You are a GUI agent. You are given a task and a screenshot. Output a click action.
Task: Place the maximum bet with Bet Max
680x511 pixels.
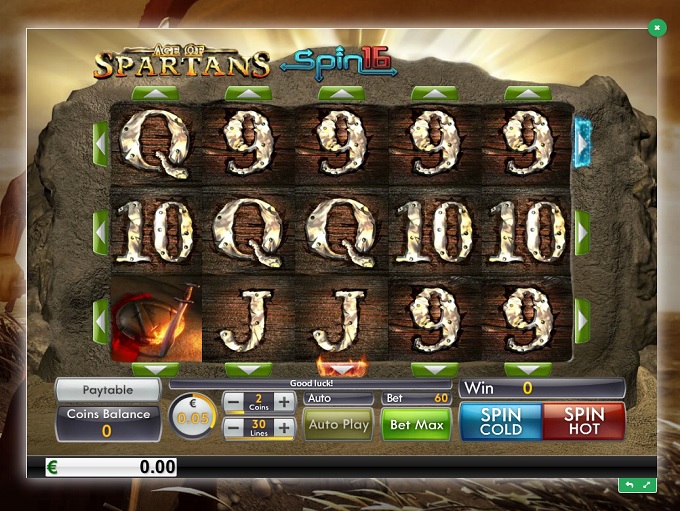pos(416,425)
